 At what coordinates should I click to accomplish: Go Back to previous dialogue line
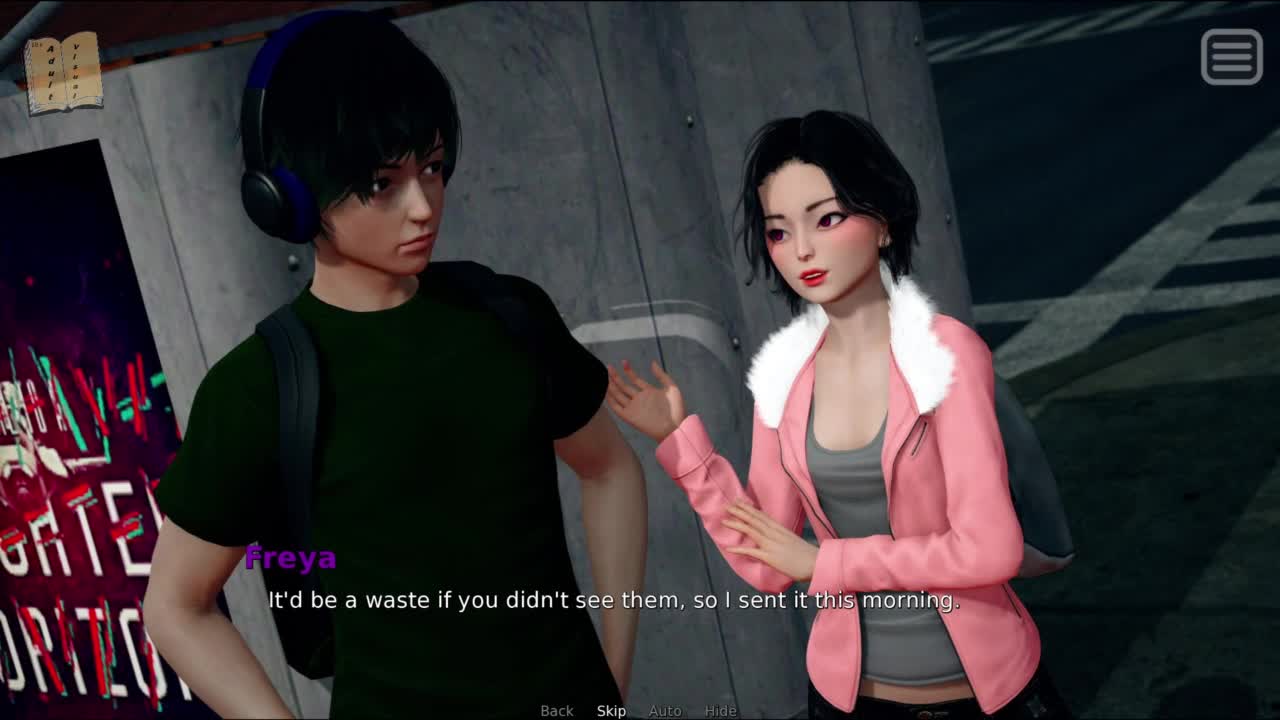point(557,710)
